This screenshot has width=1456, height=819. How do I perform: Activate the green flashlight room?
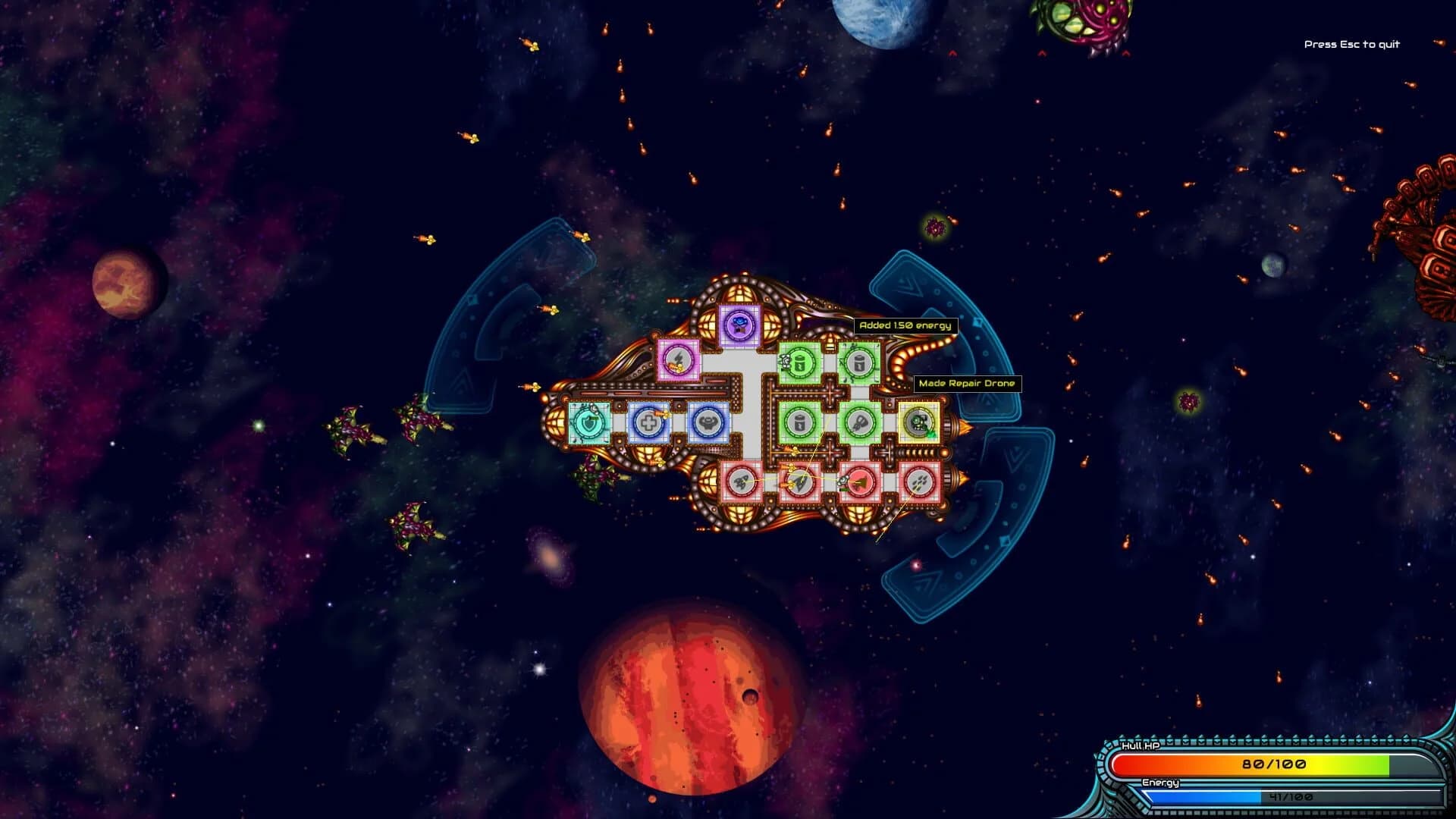(859, 422)
